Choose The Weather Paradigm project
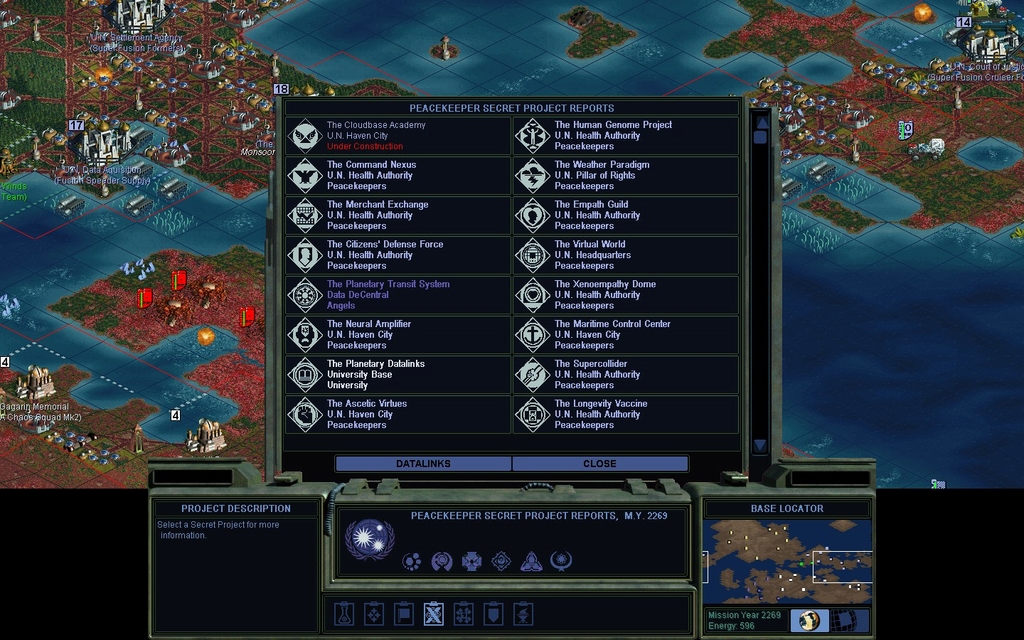Image resolution: width=1024 pixels, height=640 pixels. coord(626,176)
